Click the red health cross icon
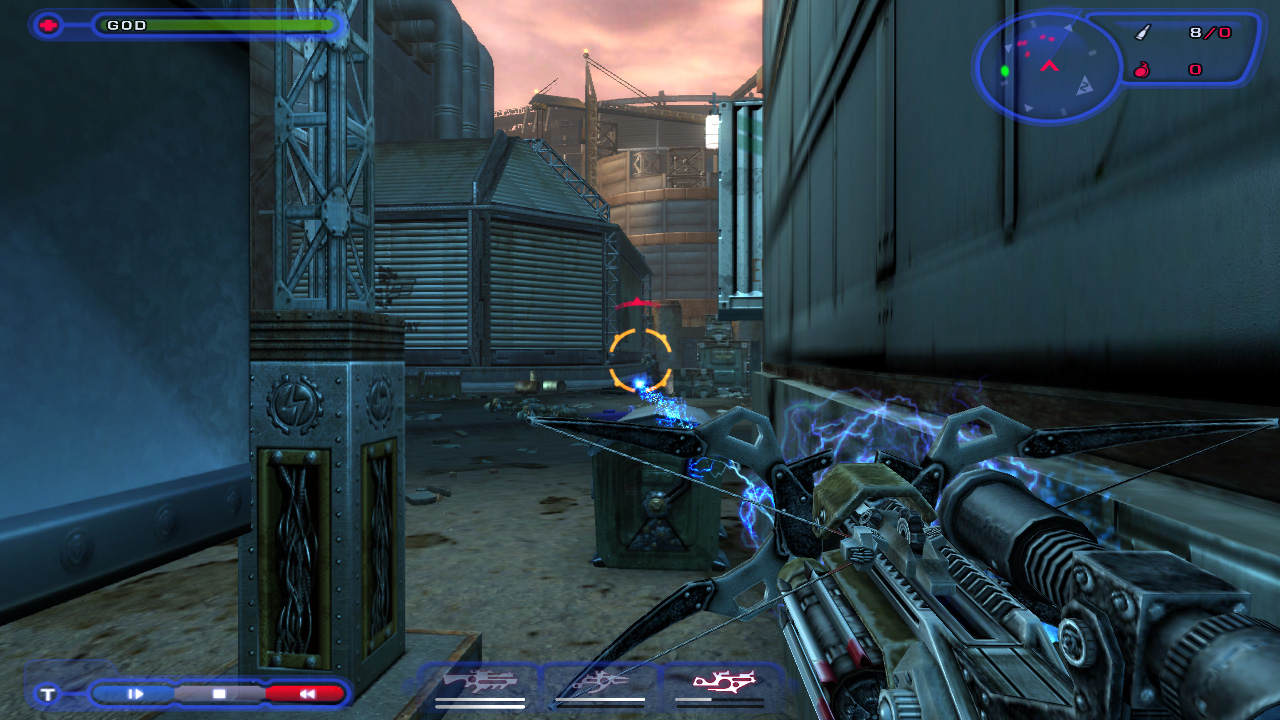This screenshot has width=1280, height=720. (47, 25)
